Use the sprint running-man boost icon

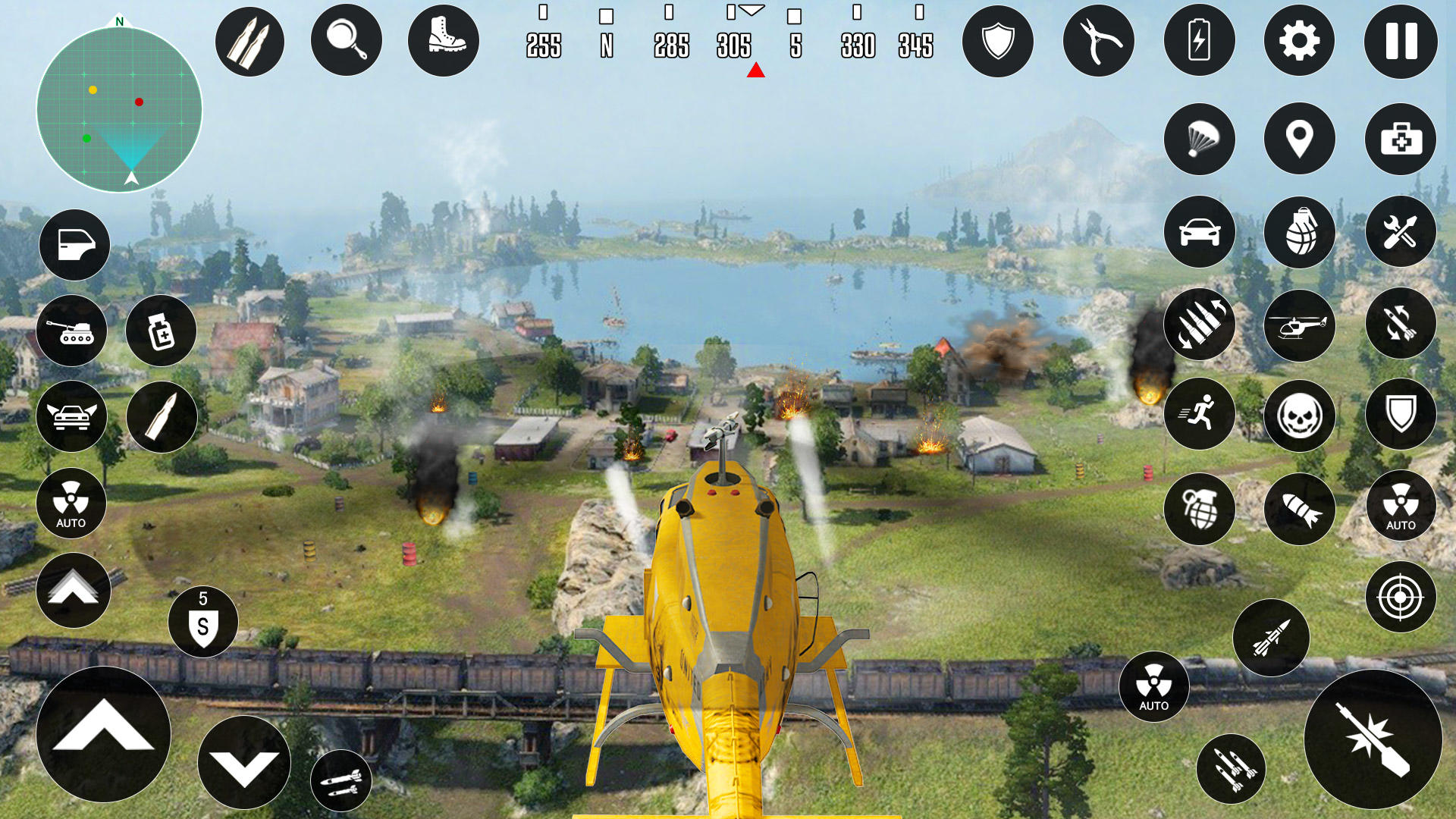click(1200, 416)
